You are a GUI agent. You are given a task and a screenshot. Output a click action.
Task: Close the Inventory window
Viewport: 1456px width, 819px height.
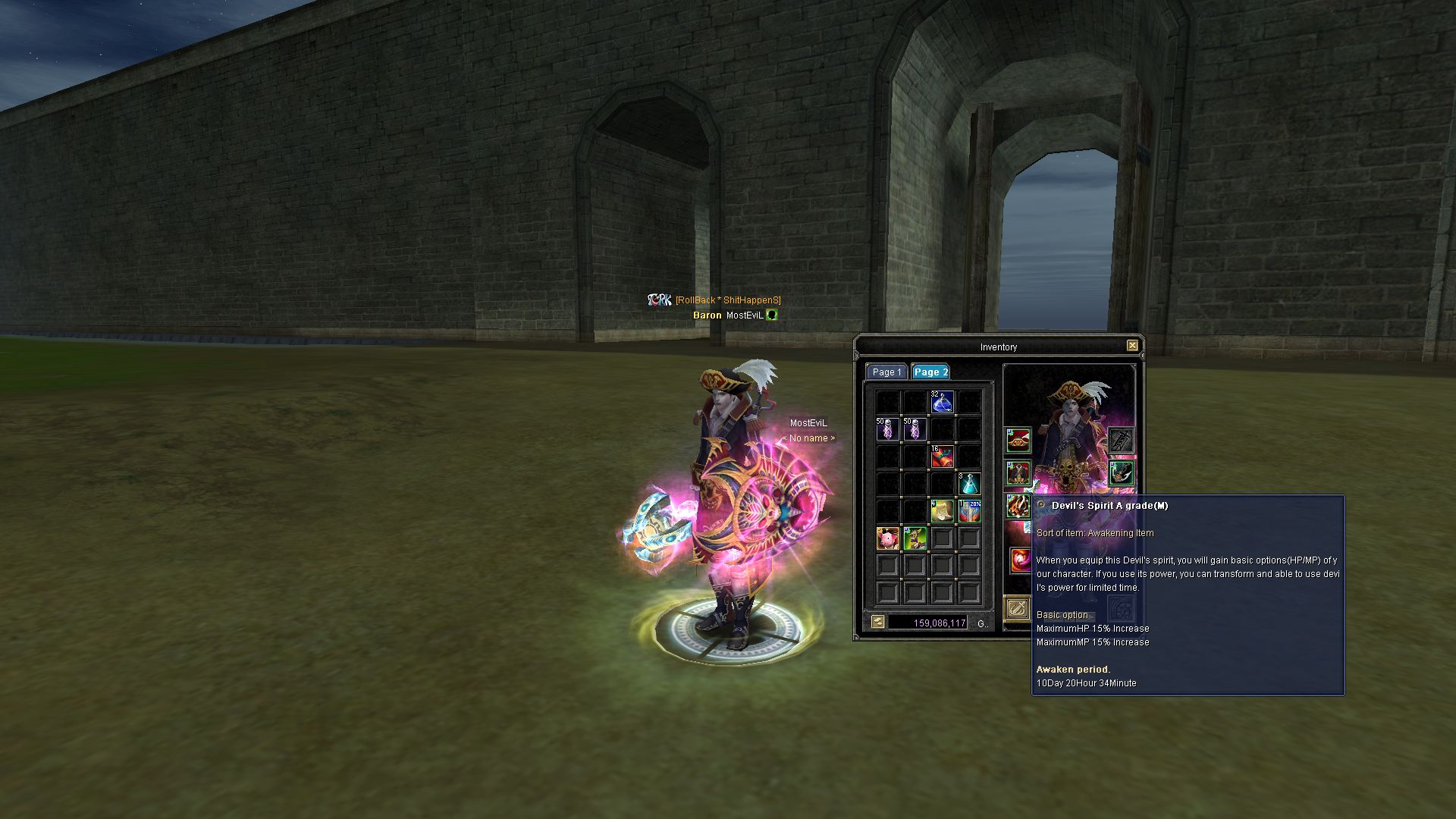pyautogui.click(x=1132, y=346)
